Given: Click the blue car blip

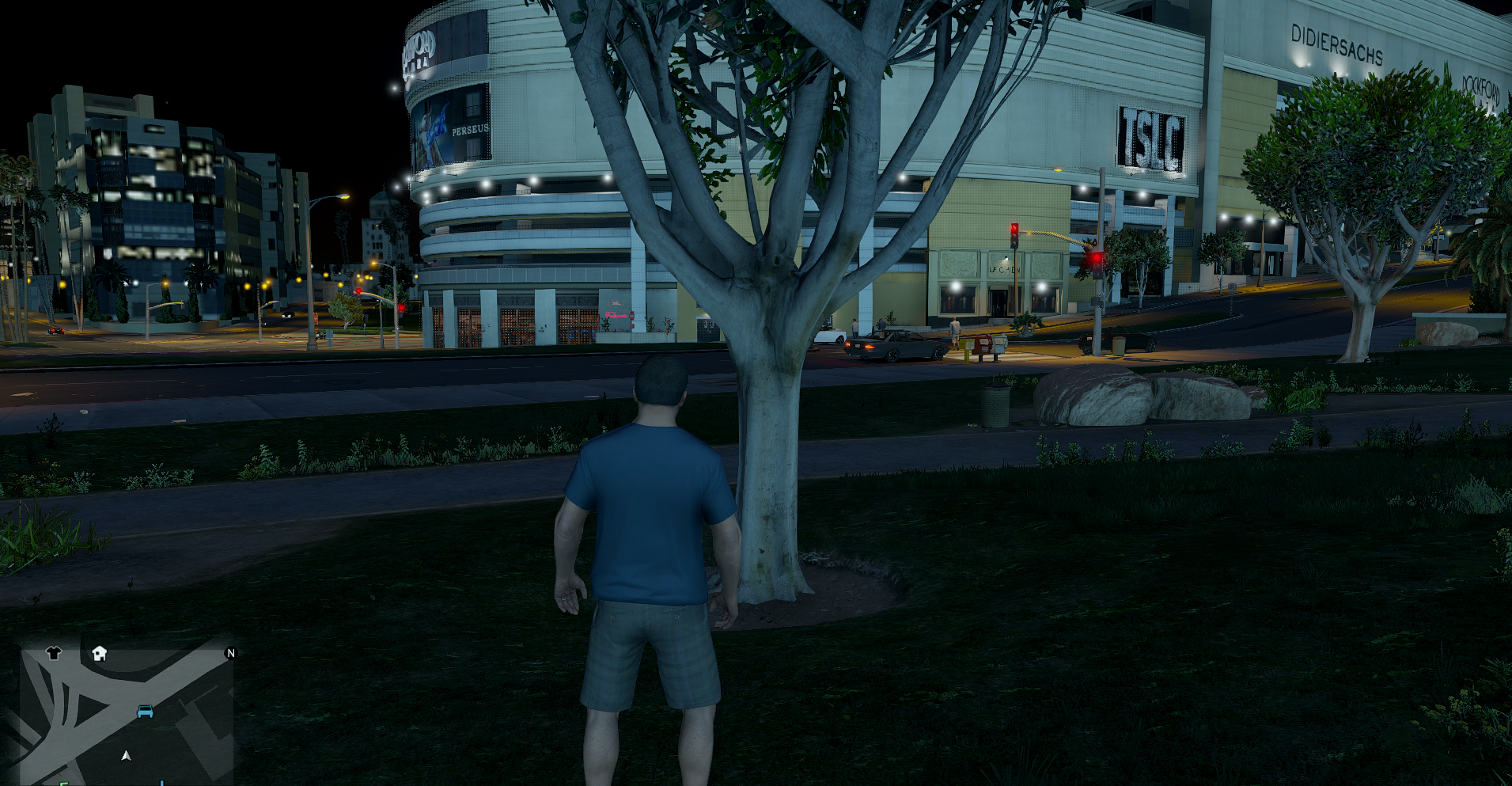Looking at the screenshot, I should [x=145, y=712].
